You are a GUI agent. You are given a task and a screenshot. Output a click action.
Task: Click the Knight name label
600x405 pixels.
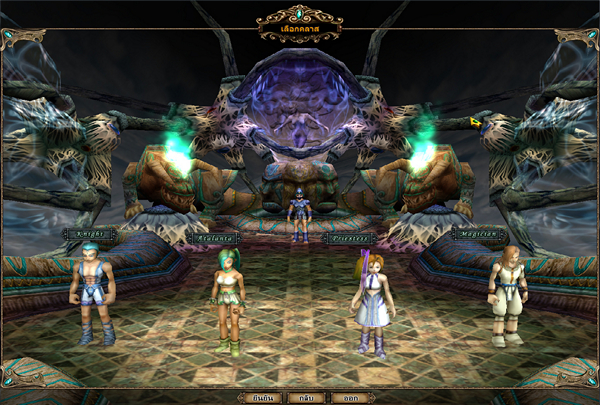[89, 235]
